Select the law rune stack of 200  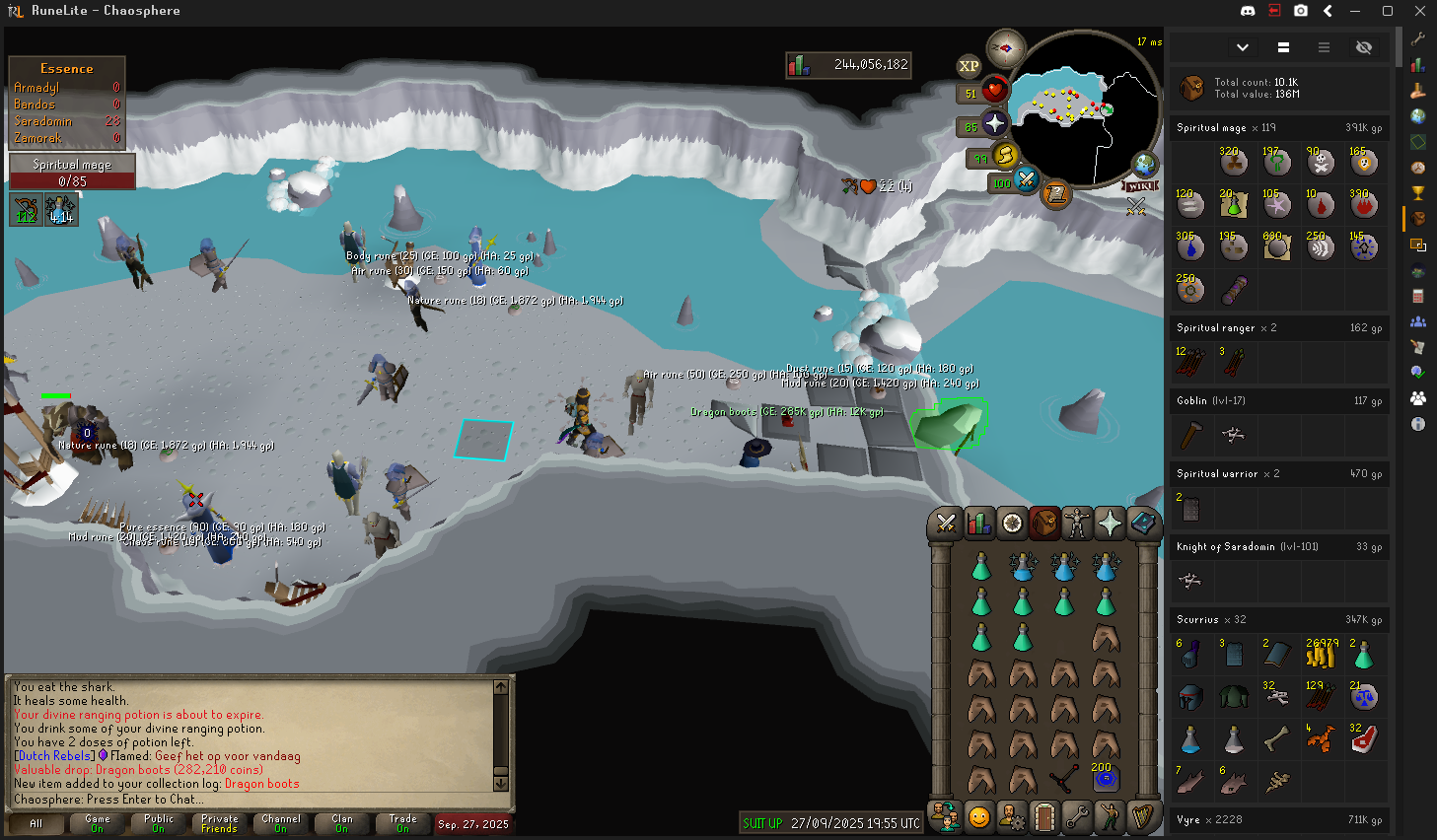click(1106, 779)
